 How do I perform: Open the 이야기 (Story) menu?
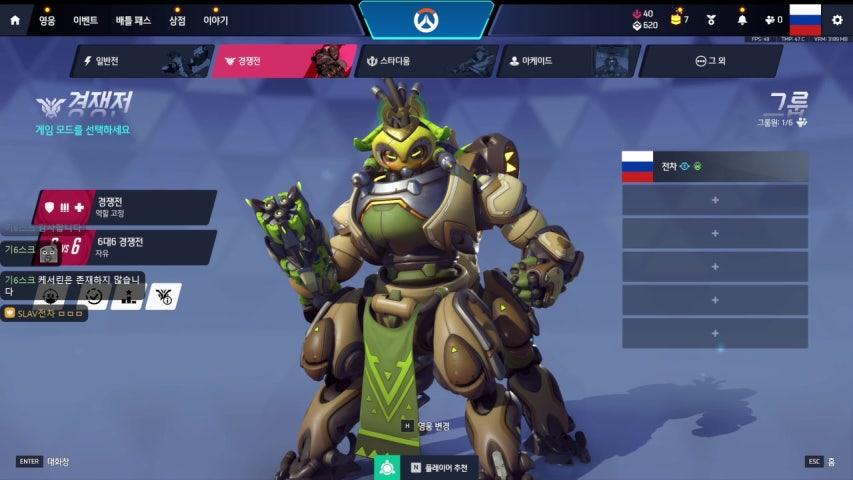point(215,20)
